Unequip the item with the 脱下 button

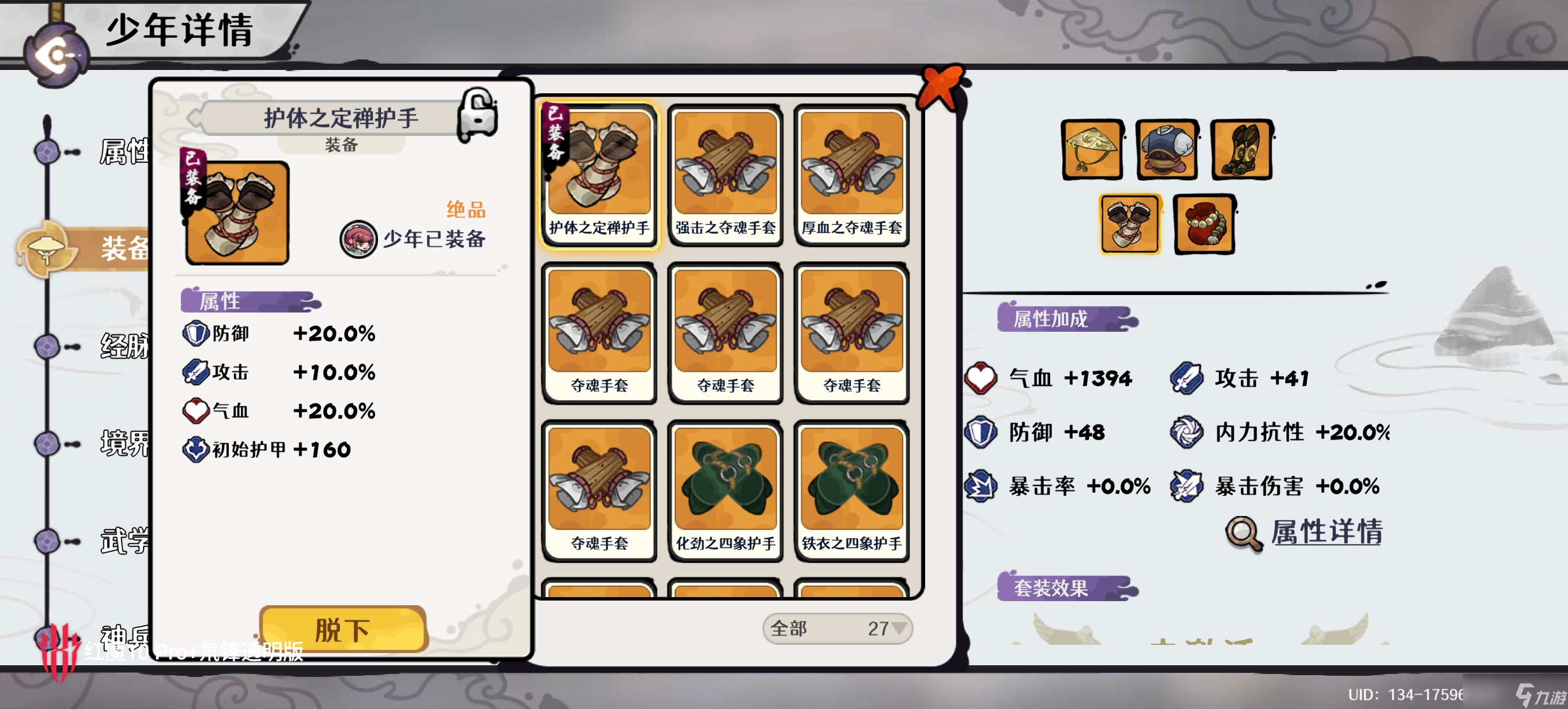coord(342,629)
